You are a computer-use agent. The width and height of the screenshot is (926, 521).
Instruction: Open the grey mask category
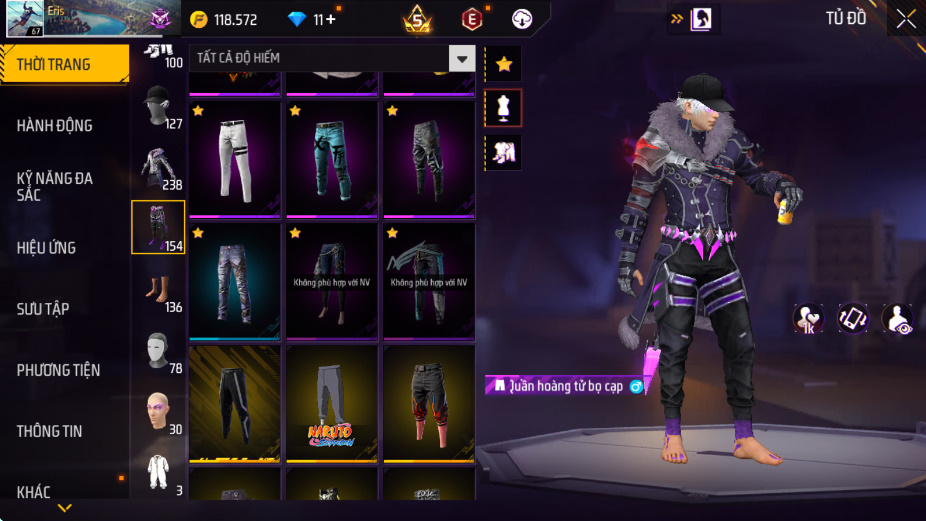157,350
